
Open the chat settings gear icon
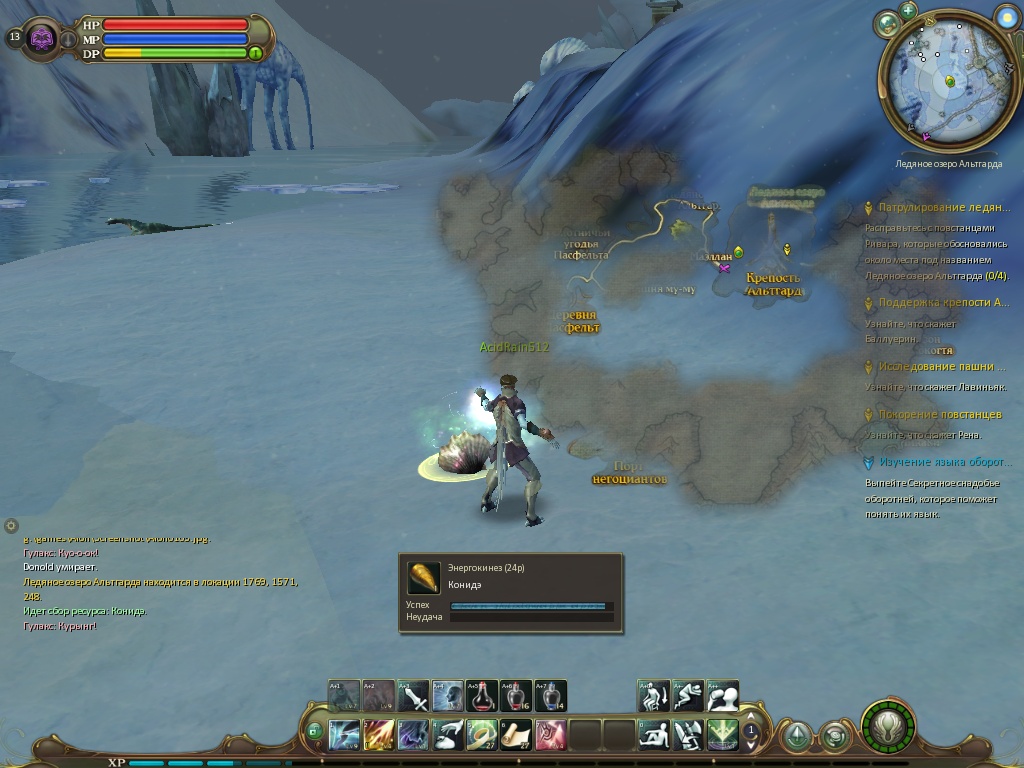(x=11, y=525)
